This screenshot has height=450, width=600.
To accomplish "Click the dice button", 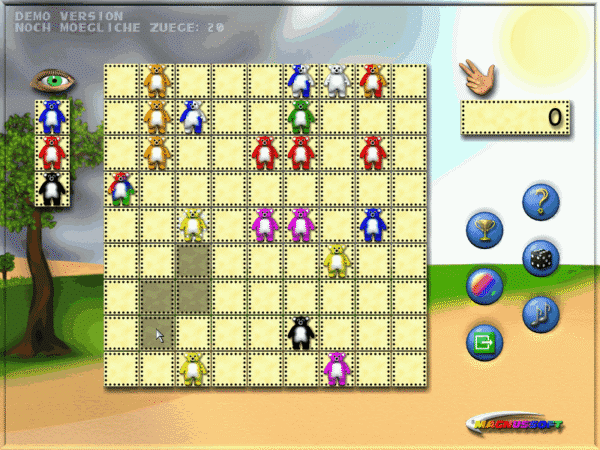I will click(542, 259).
